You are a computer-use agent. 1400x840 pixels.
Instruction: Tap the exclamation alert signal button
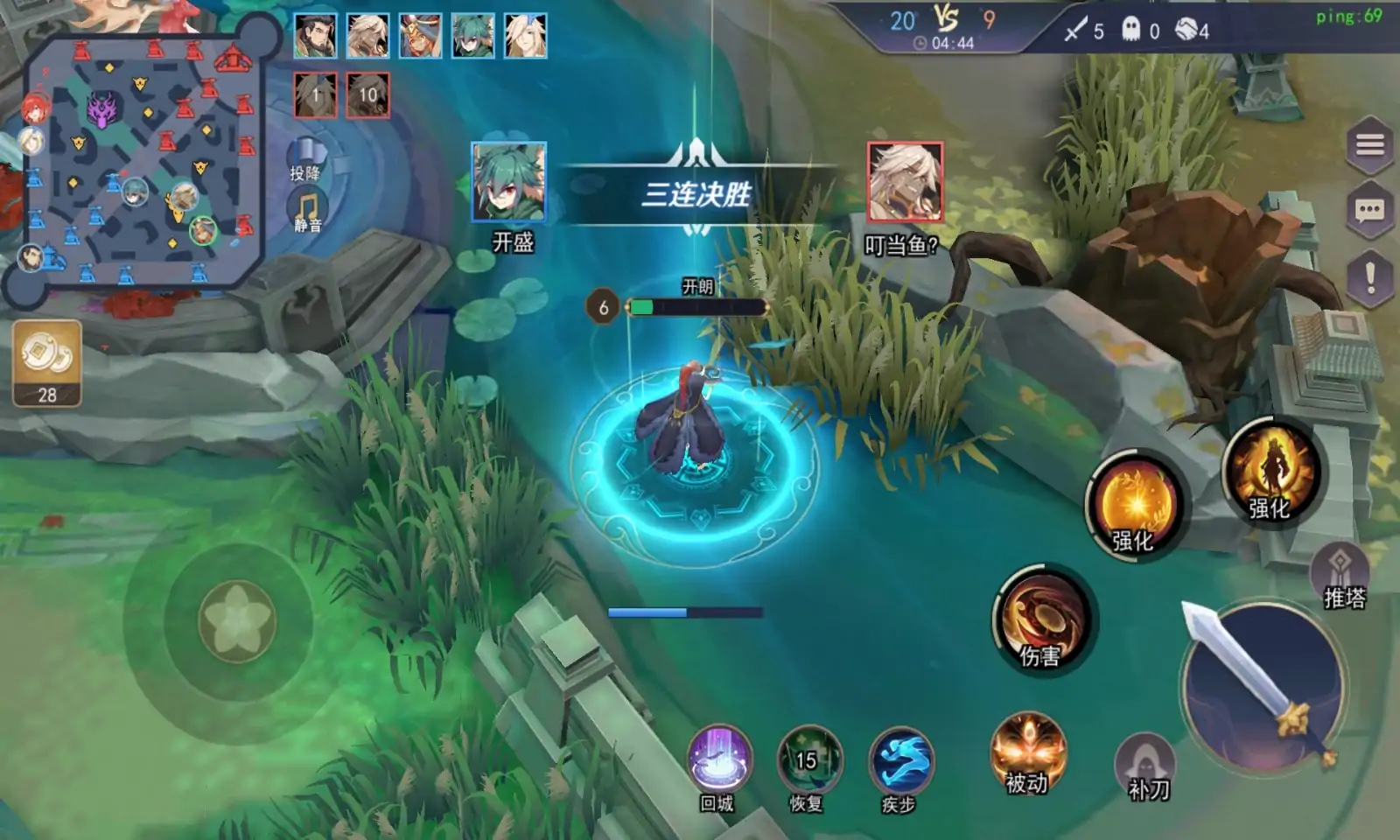[1369, 277]
